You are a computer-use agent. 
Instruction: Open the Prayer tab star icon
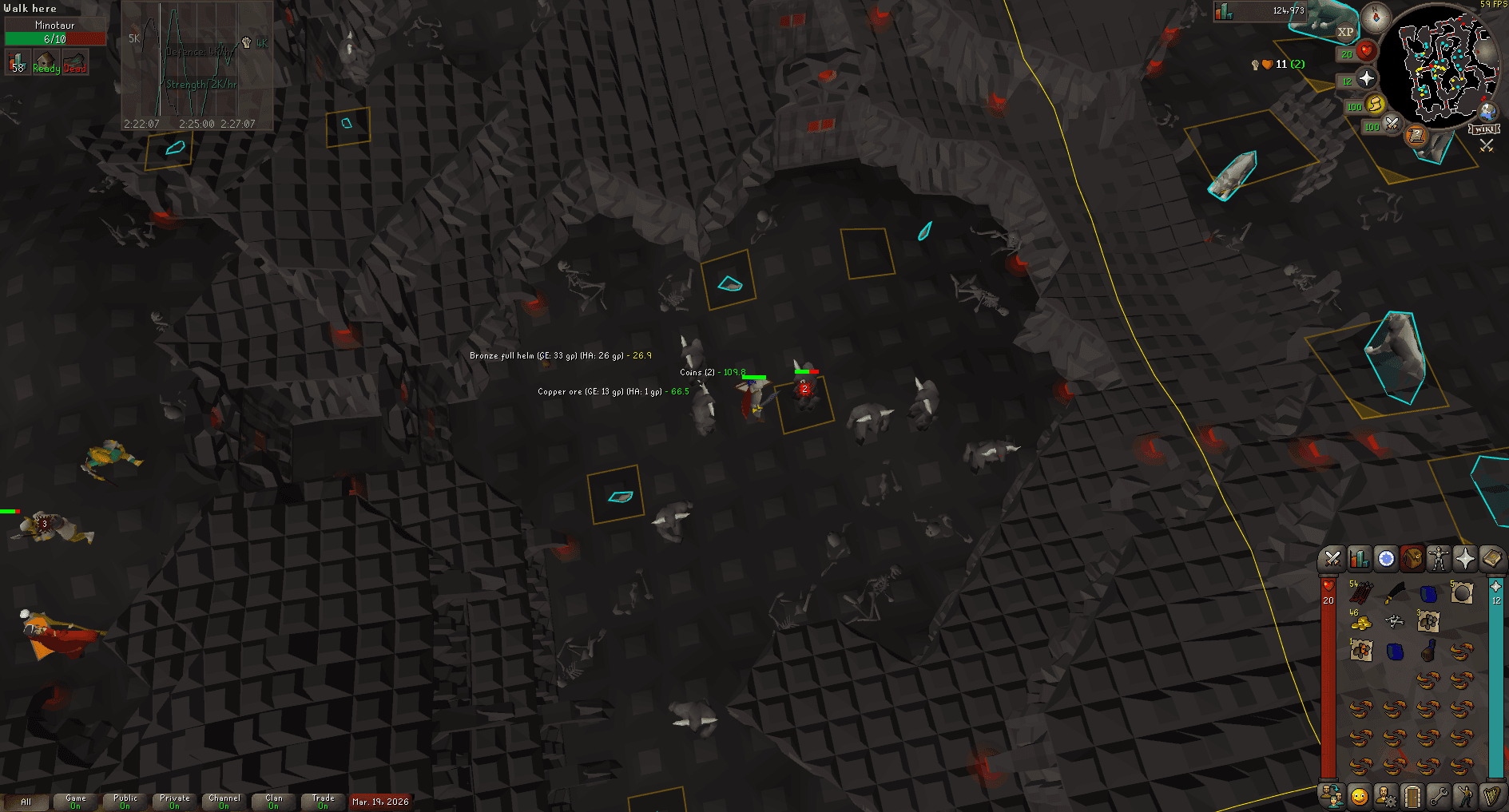point(1465,559)
